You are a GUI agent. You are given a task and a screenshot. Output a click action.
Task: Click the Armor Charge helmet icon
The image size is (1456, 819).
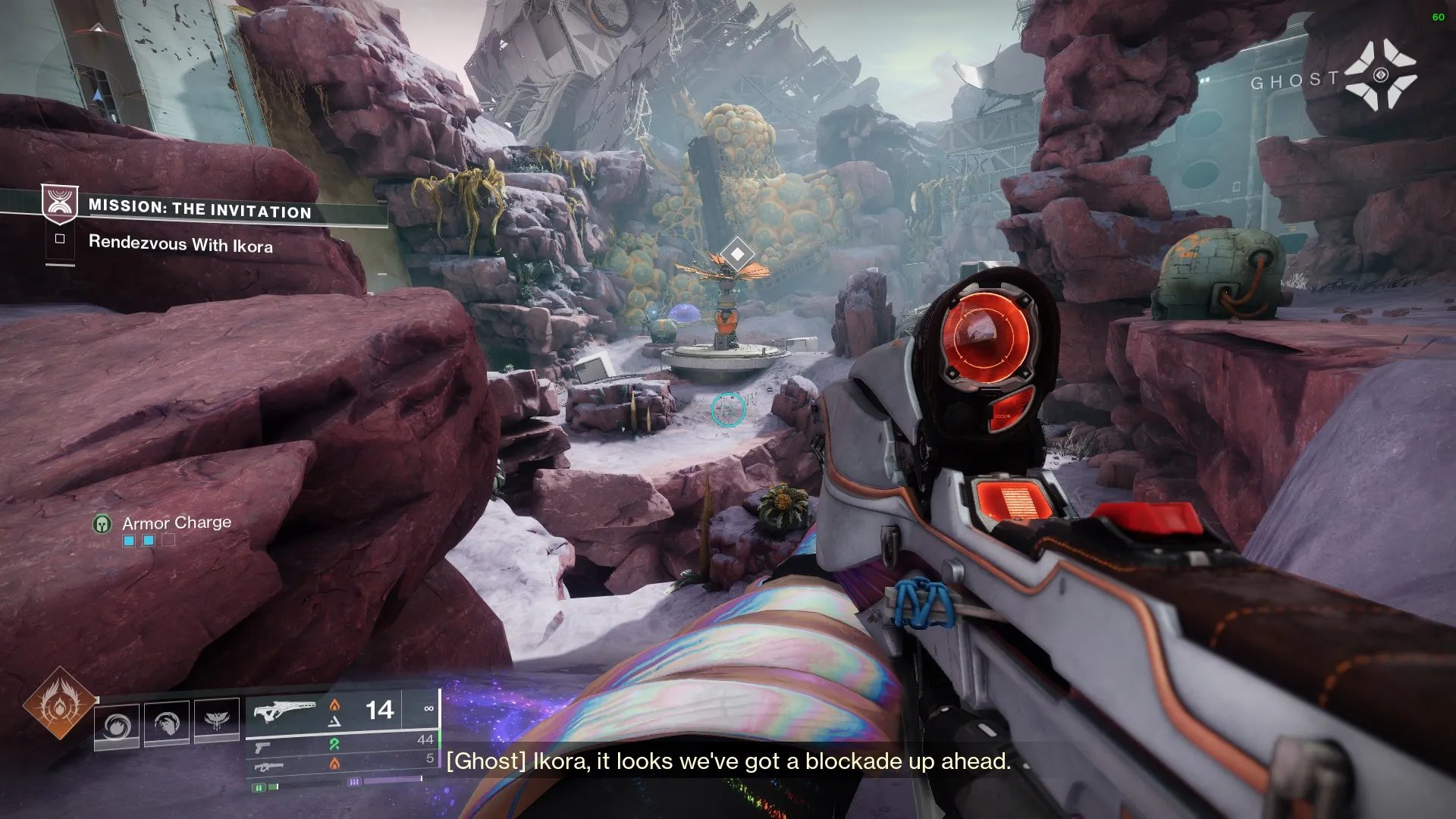click(102, 524)
